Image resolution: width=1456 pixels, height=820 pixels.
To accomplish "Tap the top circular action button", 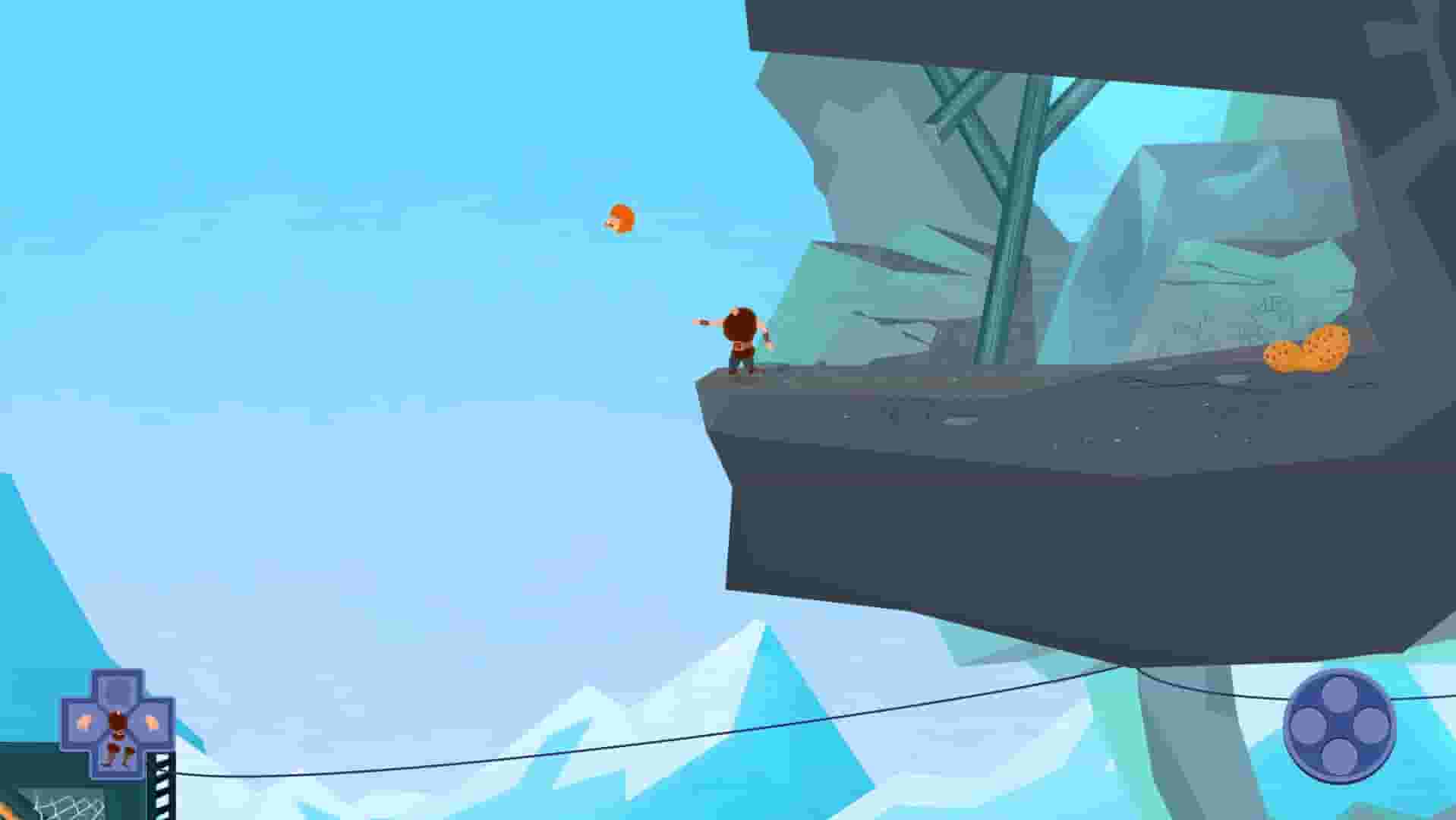I will click(1340, 696).
